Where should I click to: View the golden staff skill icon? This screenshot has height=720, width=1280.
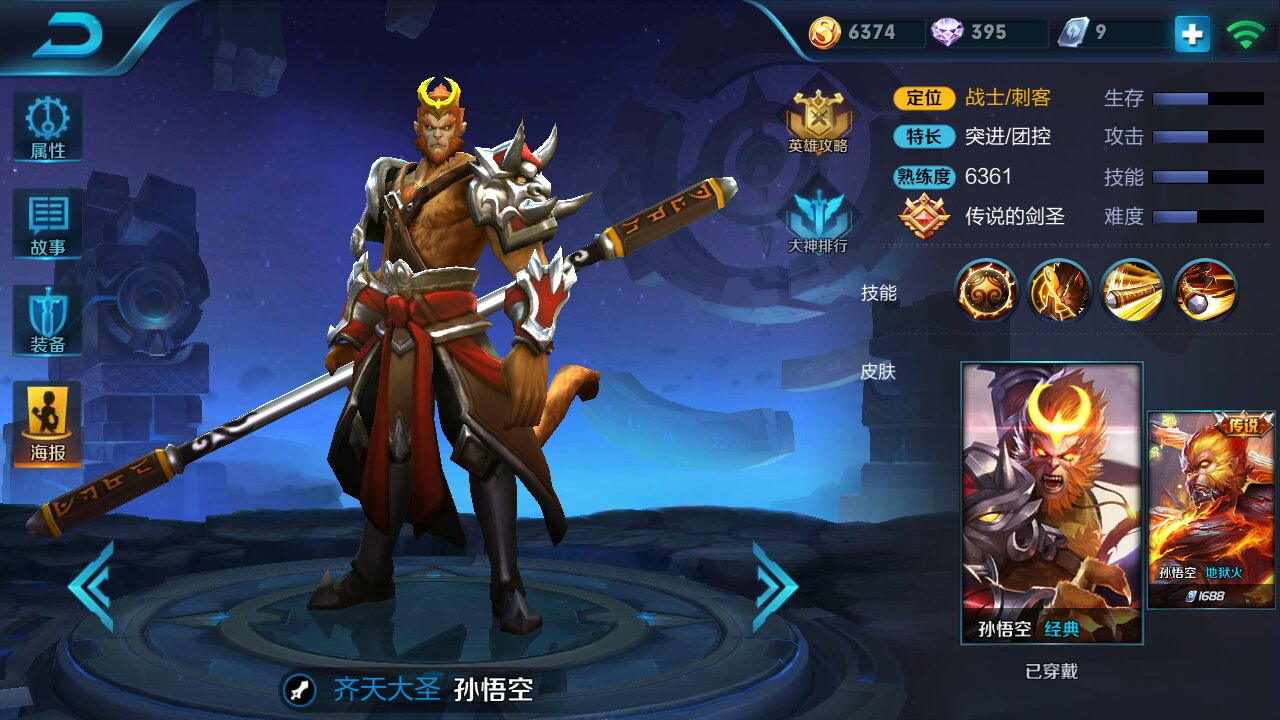pyautogui.click(x=1132, y=290)
